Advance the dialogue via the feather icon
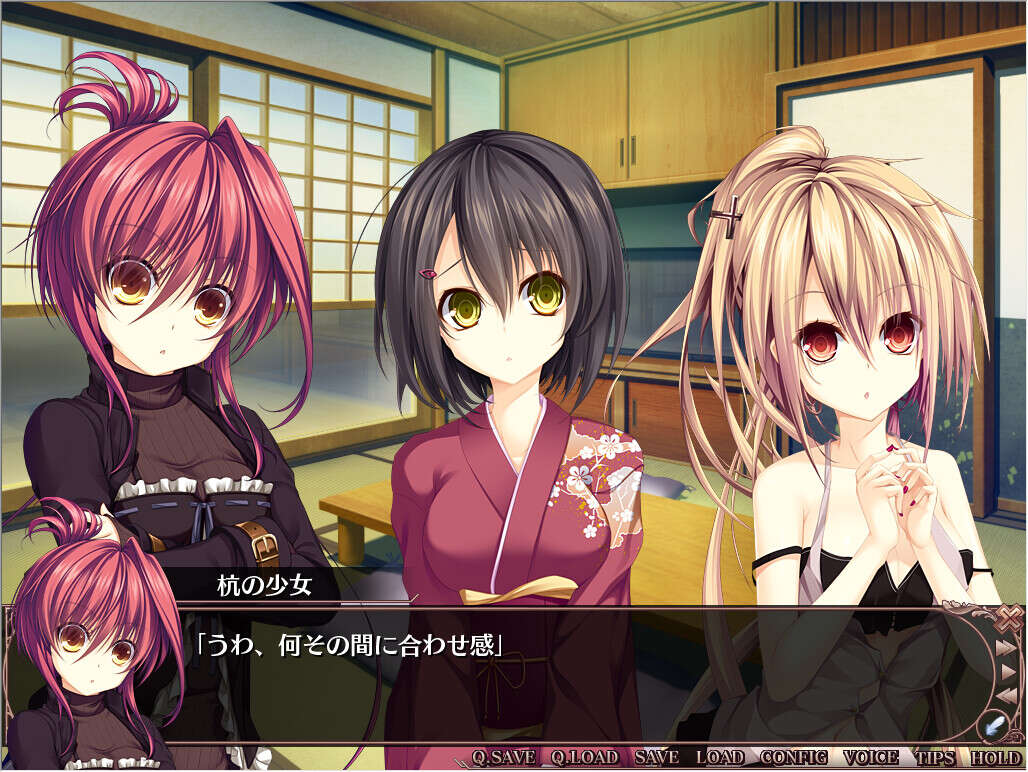The height and width of the screenshot is (772, 1028). coord(996,722)
